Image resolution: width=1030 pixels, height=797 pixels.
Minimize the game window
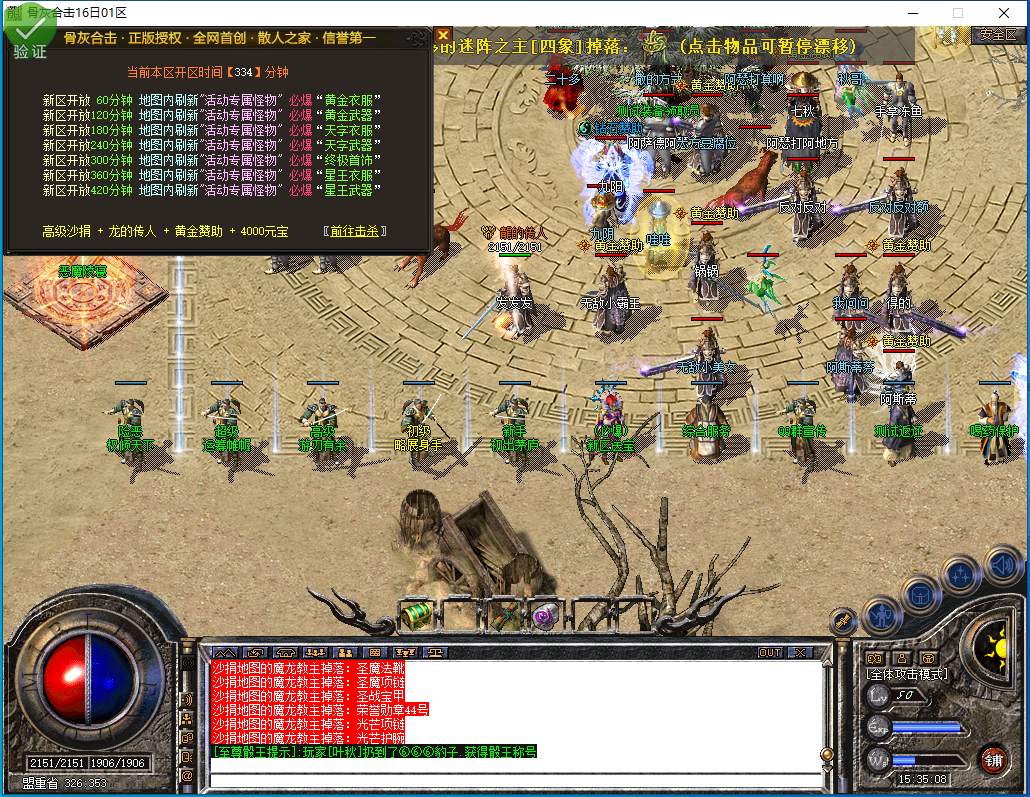[911, 13]
